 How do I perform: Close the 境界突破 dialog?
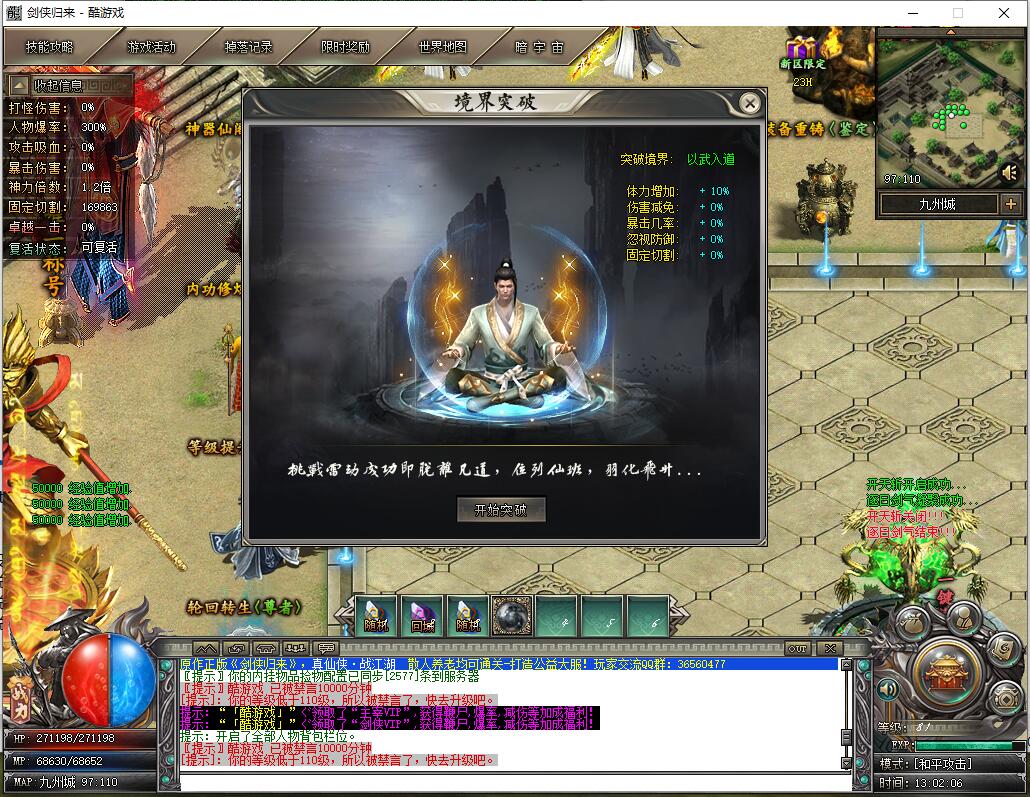[749, 102]
